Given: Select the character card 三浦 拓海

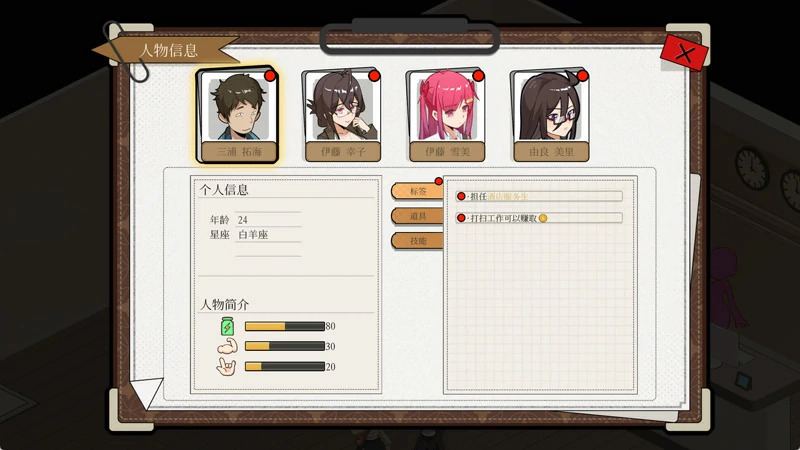Looking at the screenshot, I should [x=237, y=115].
